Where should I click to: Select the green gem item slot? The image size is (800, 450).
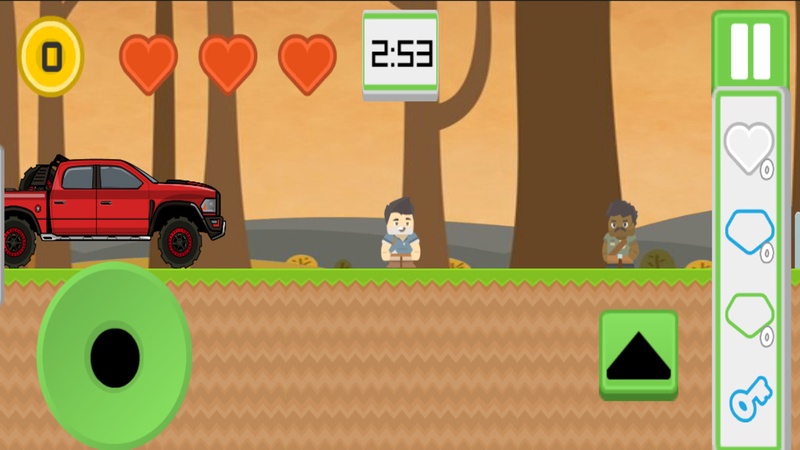tap(748, 317)
